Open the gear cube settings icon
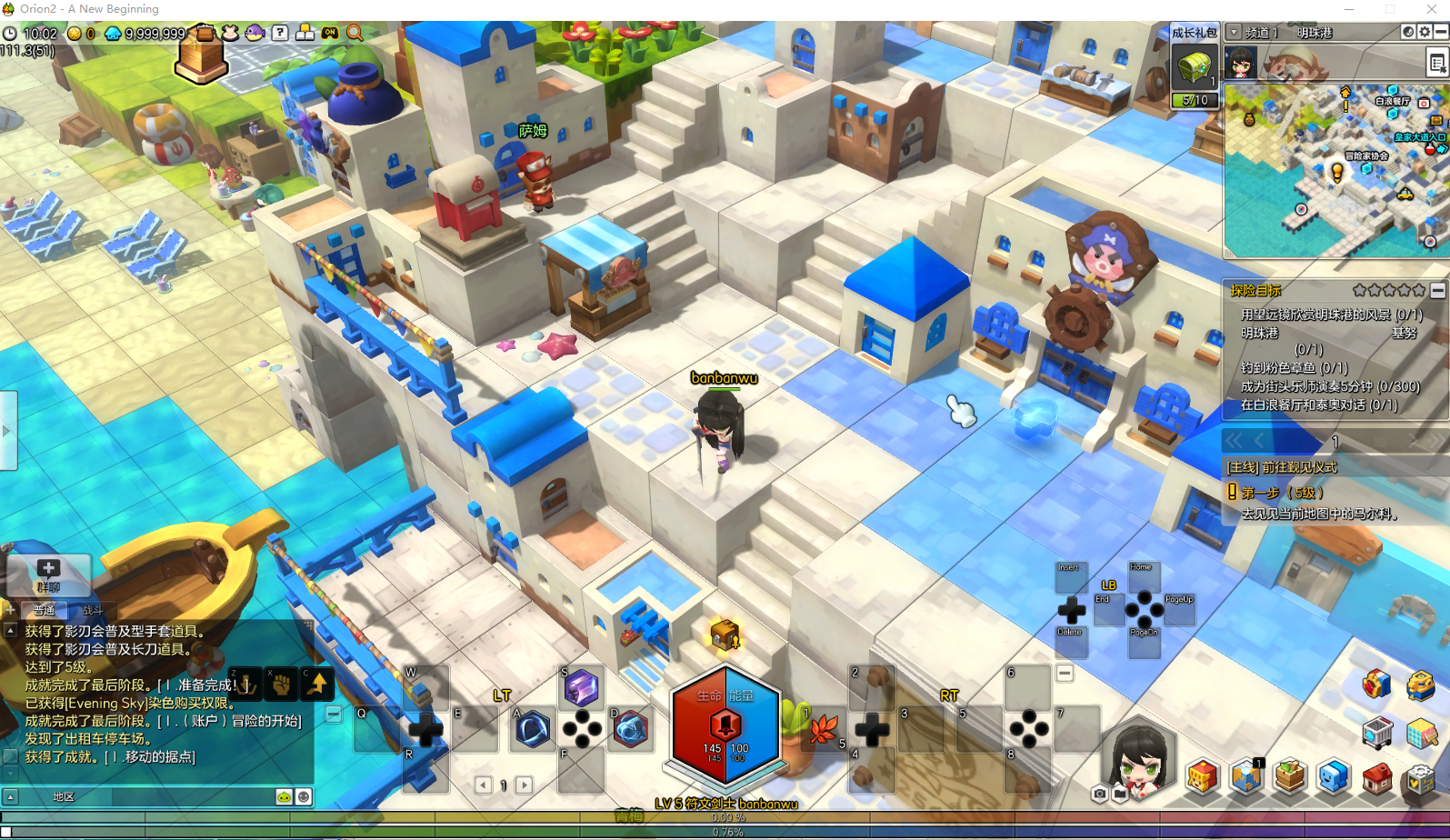Image resolution: width=1450 pixels, height=840 pixels. [1420, 778]
